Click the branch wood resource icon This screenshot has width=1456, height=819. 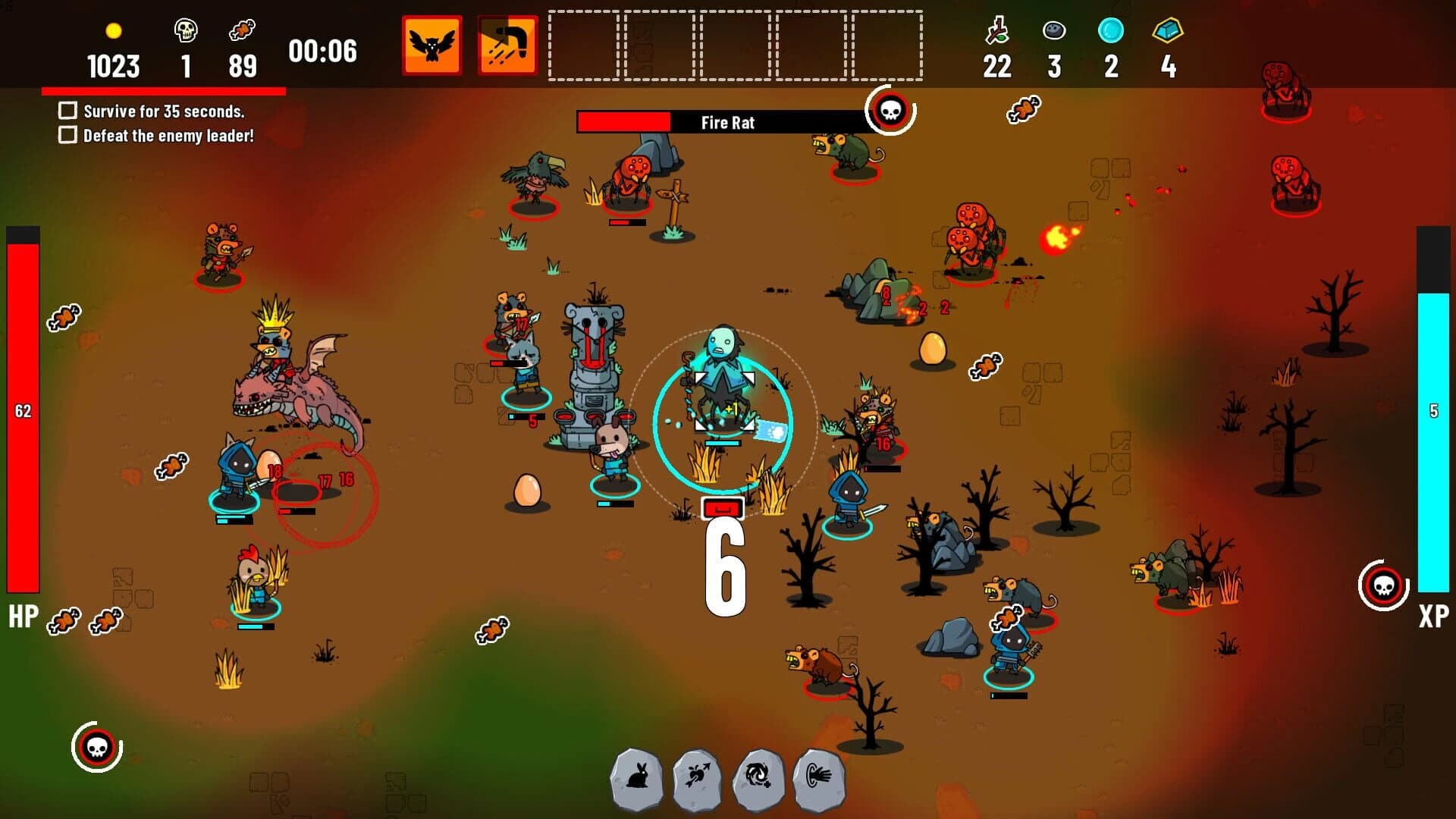(x=998, y=30)
